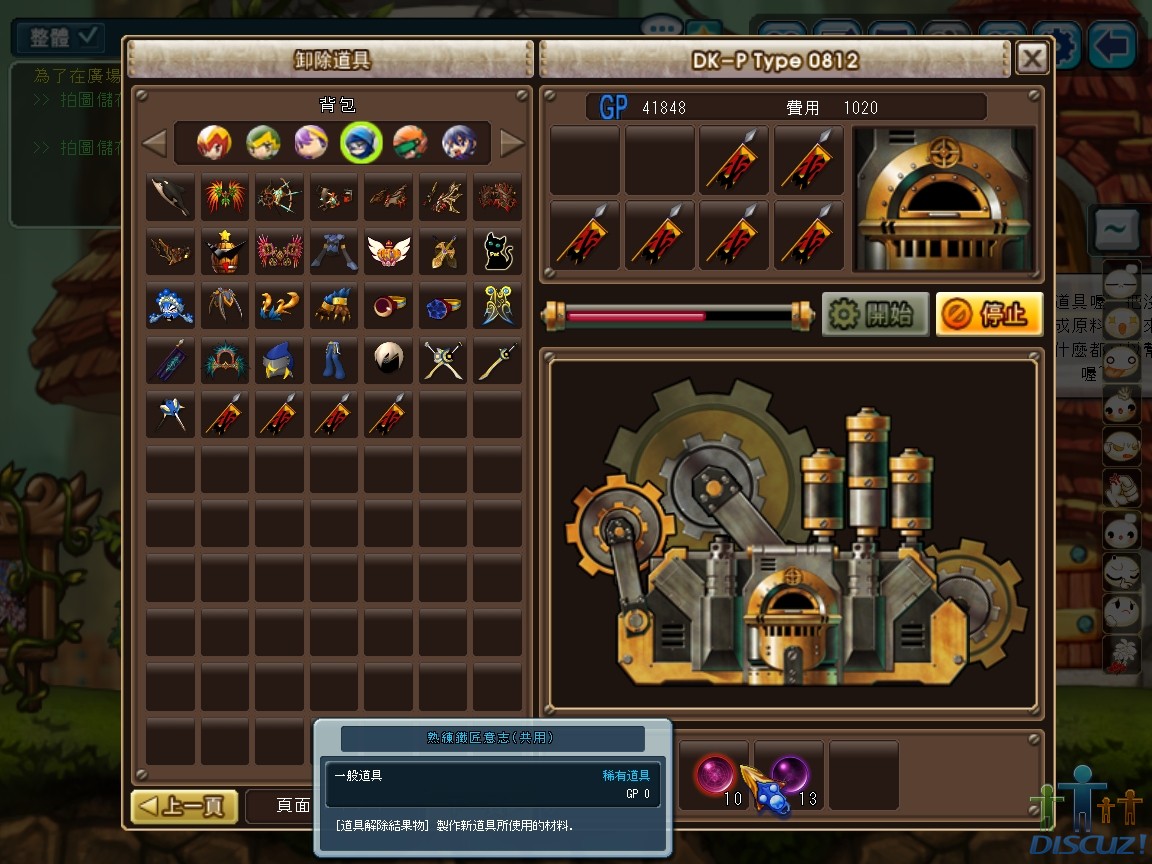
Task: Select the green-capped blond character portrait
Action: [263, 143]
